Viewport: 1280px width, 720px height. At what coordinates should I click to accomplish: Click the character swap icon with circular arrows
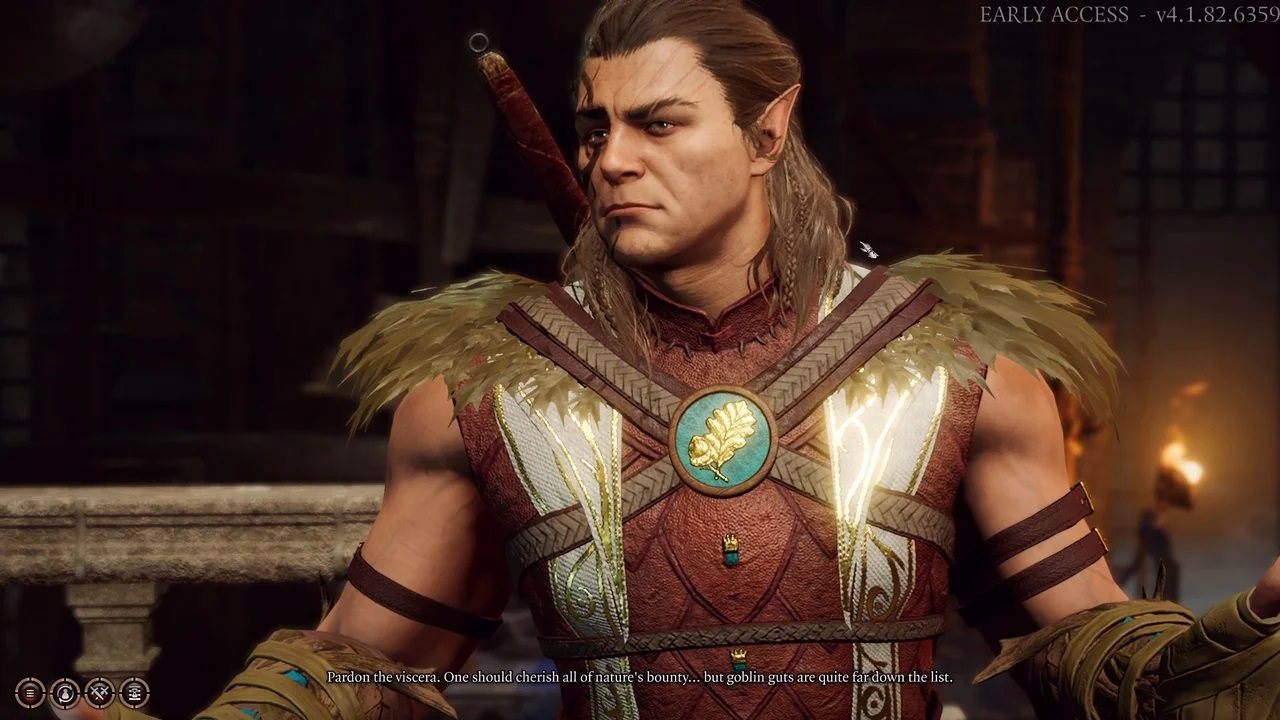65,691
